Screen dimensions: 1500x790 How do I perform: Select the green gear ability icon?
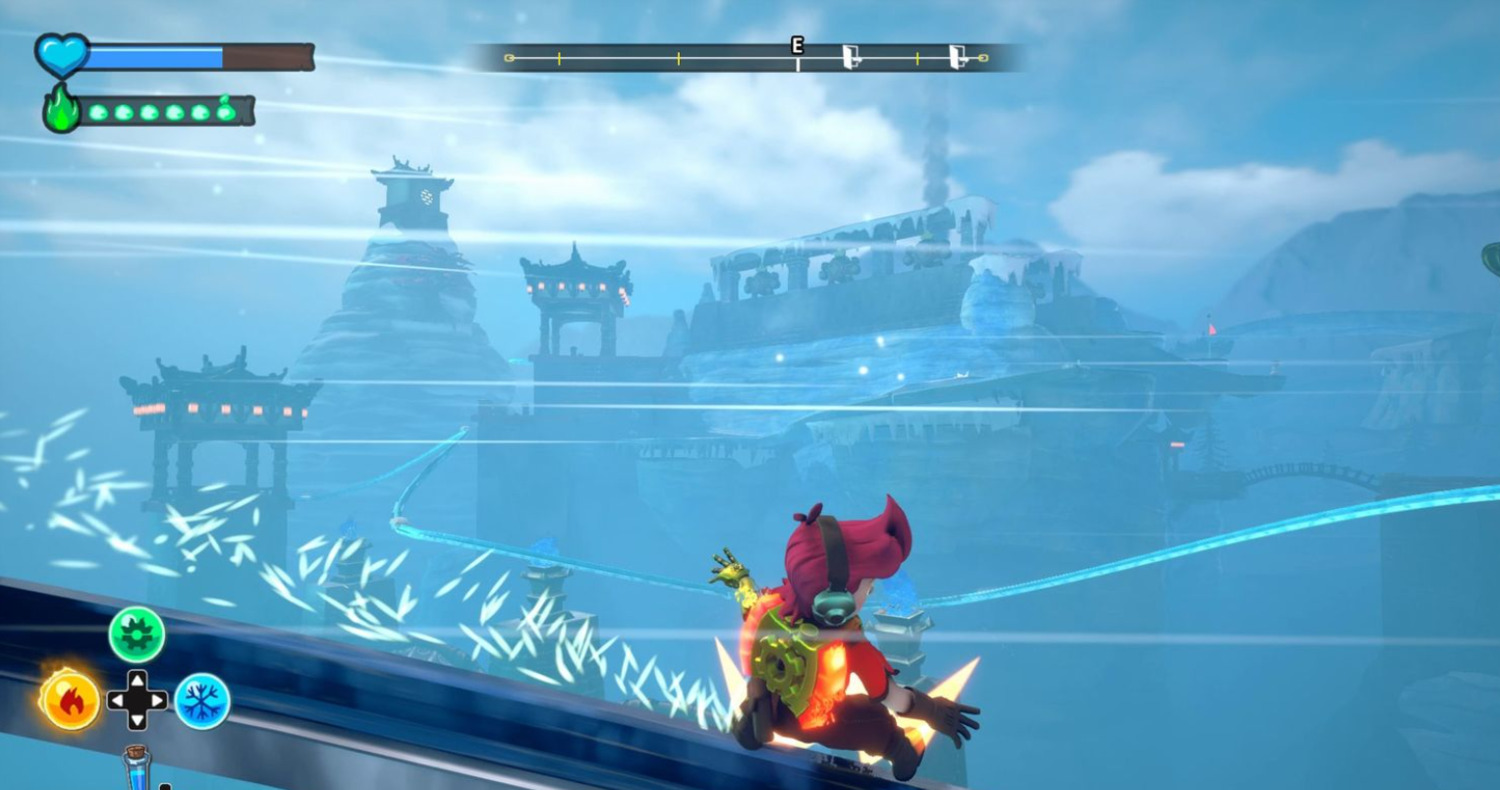click(x=137, y=635)
